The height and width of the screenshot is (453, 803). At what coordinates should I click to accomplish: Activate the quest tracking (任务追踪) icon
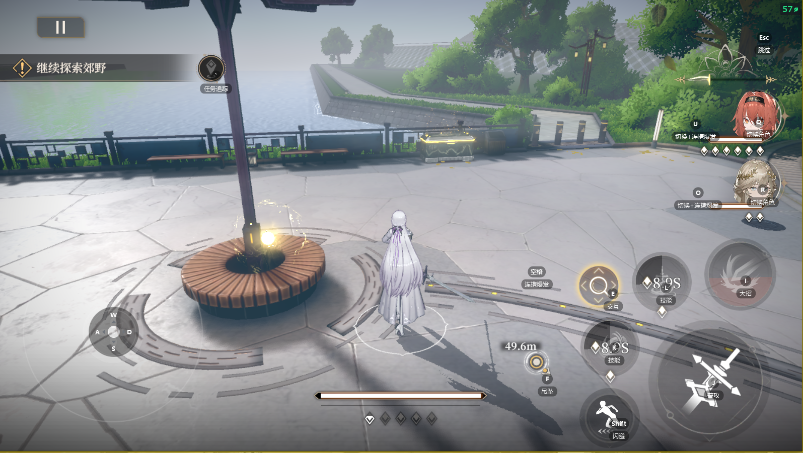pos(211,69)
